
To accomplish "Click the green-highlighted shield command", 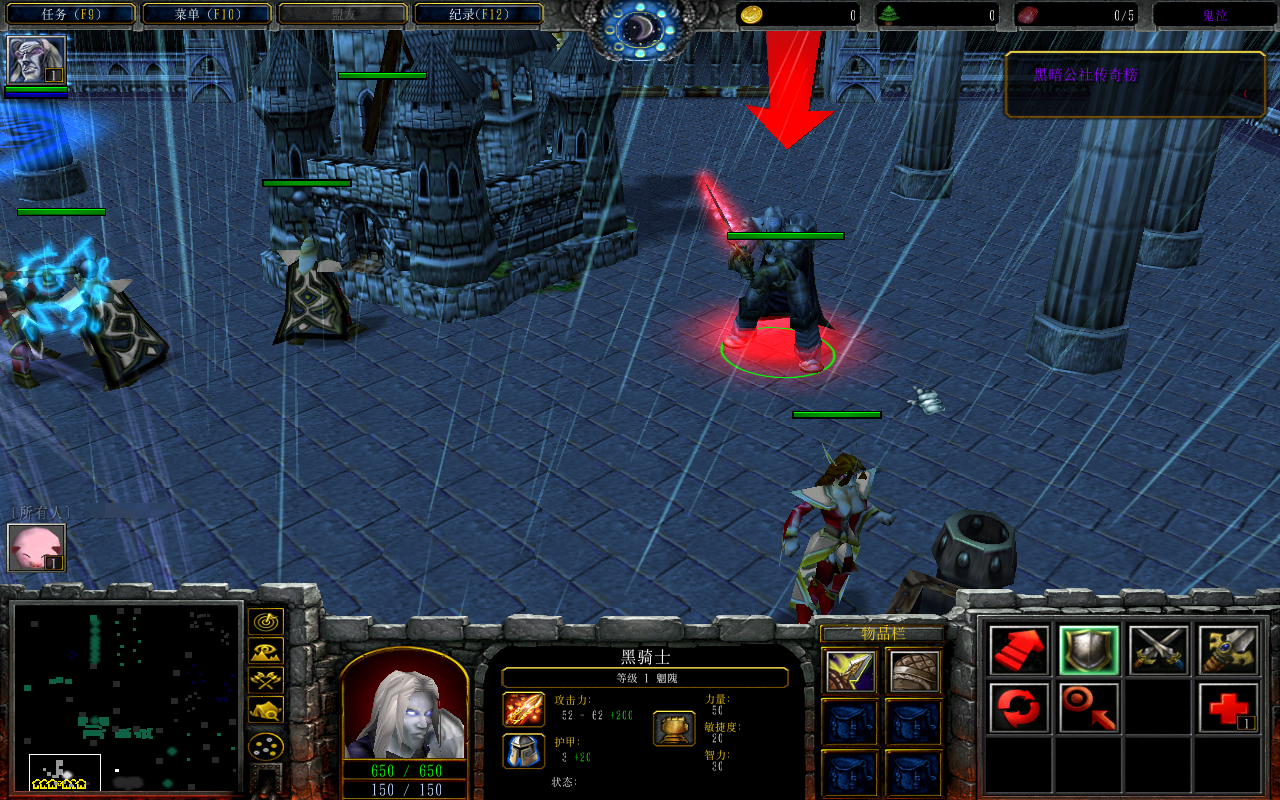I will coord(1089,650).
